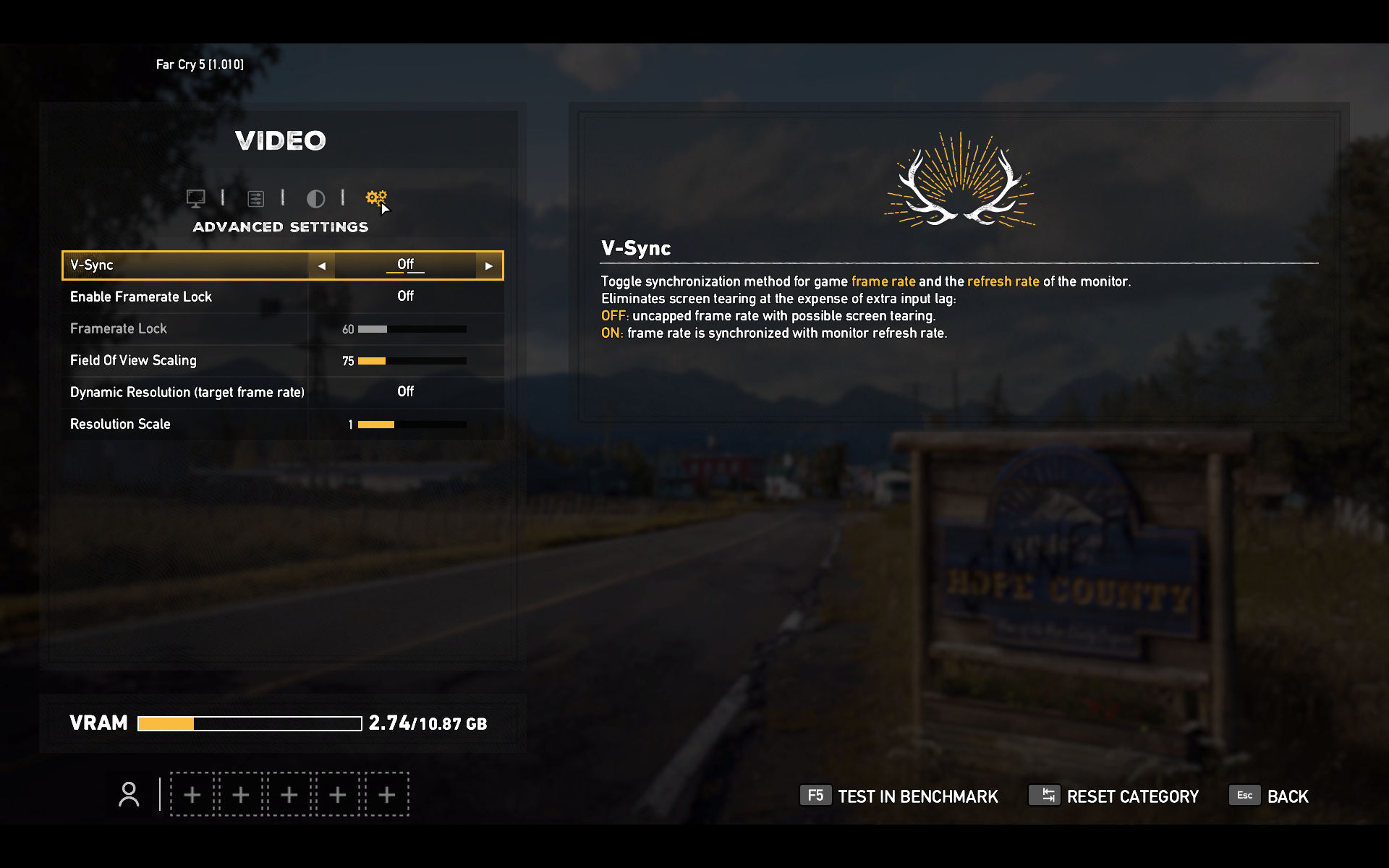The height and width of the screenshot is (868, 1389).
Task: Adjust the Field Of View Scaling slider
Action: pos(412,361)
